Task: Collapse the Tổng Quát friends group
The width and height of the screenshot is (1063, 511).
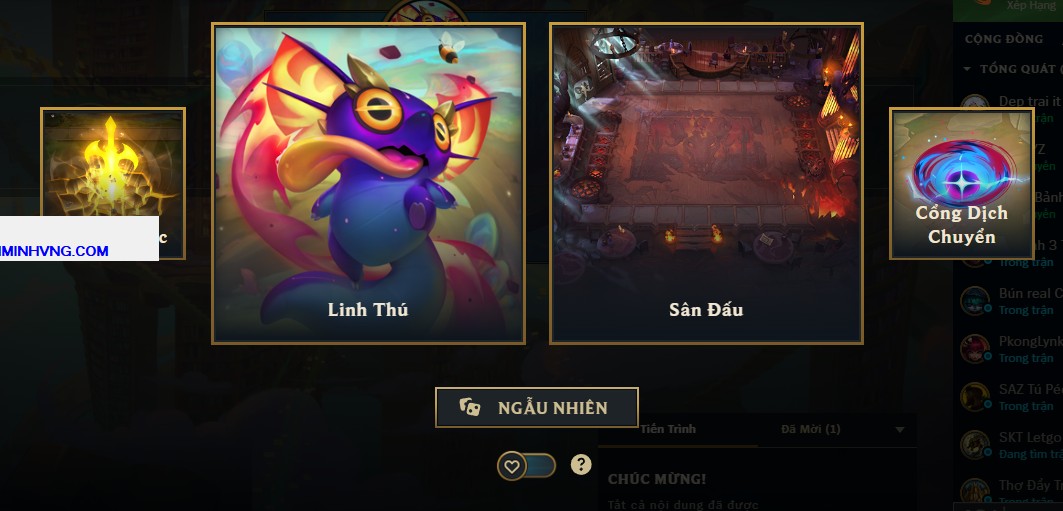Action: (x=968, y=69)
